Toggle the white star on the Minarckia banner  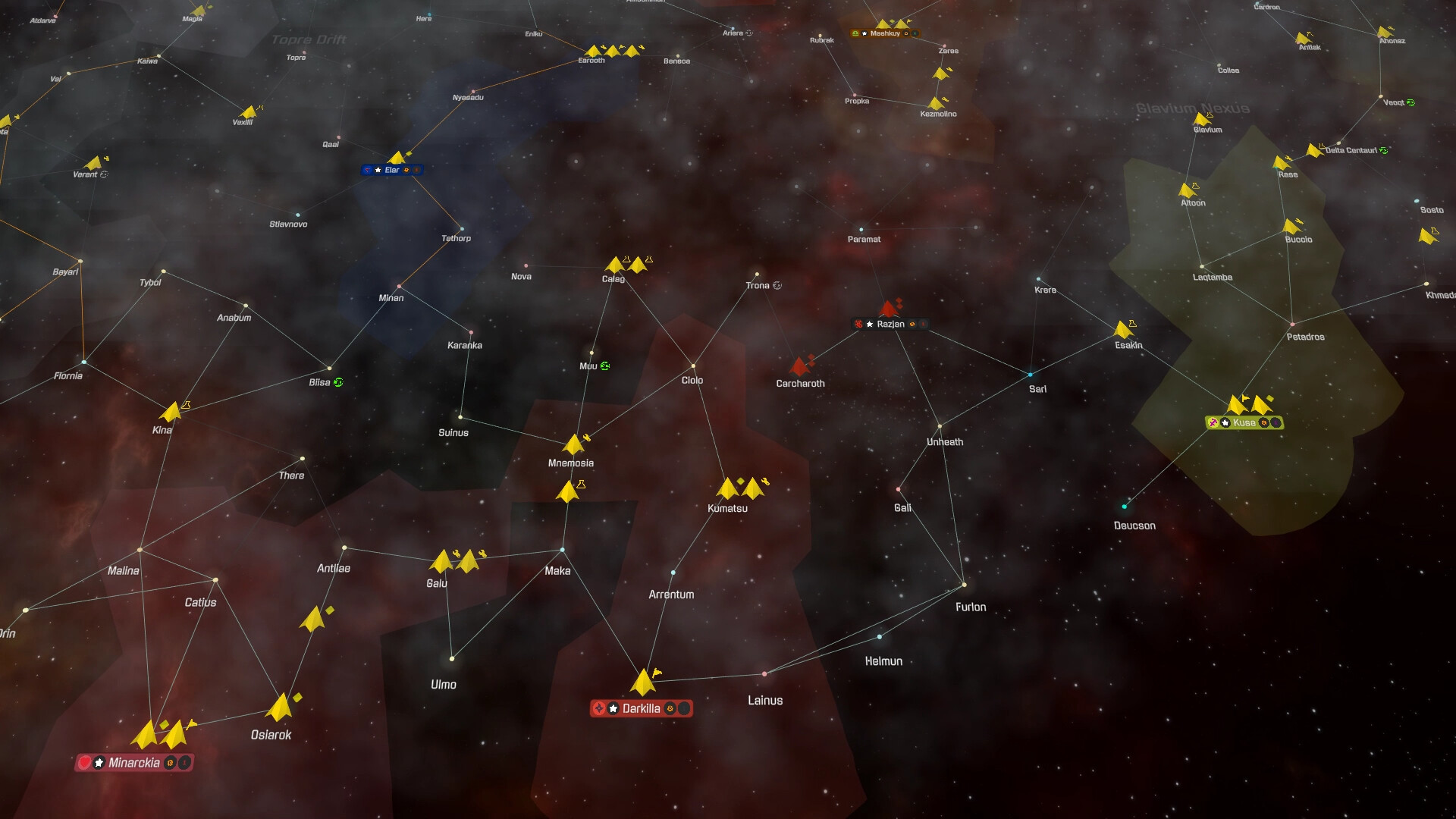99,762
